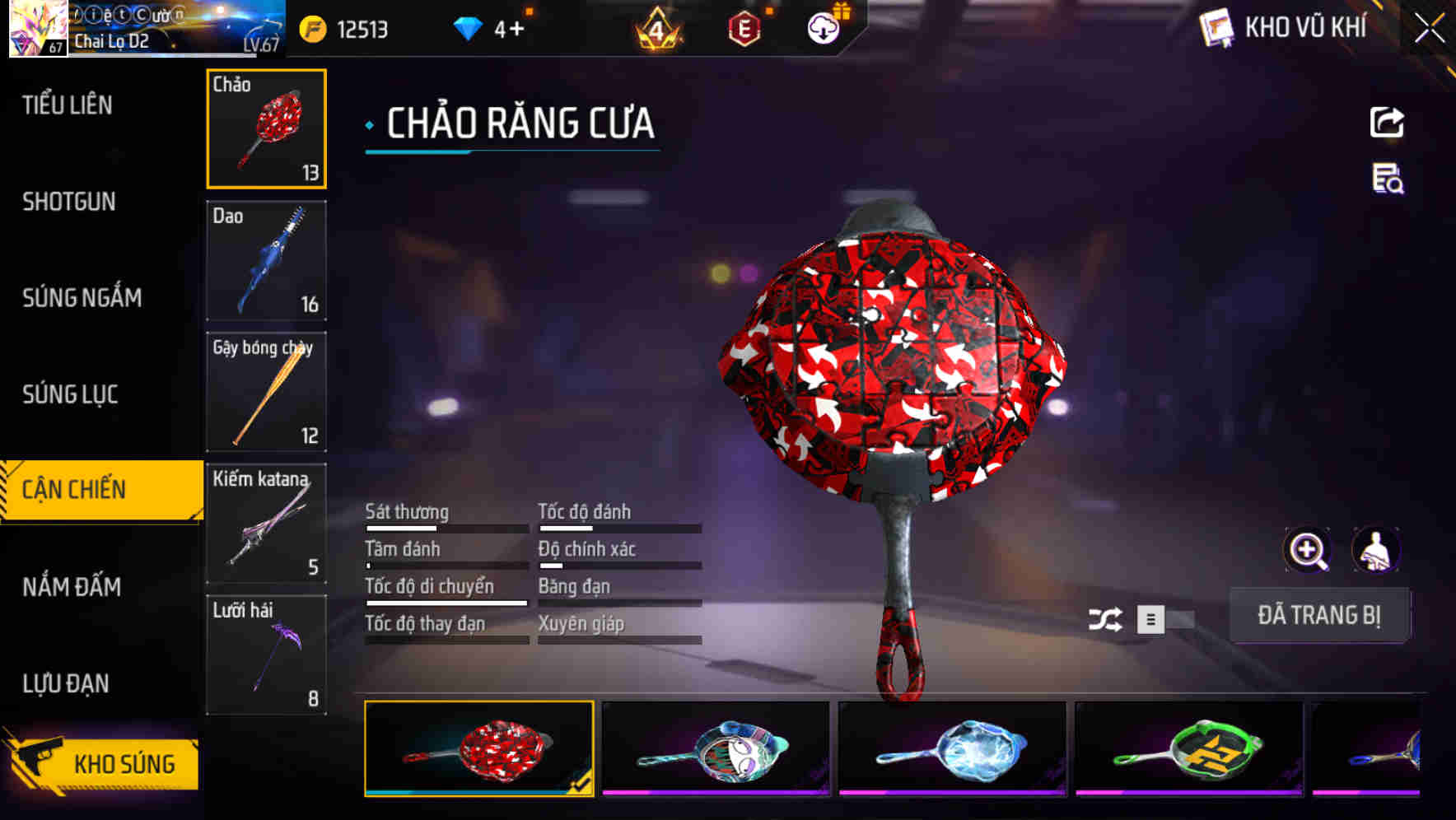Switch to the SHOTGUN category
This screenshot has height=820, width=1456.
(70, 202)
